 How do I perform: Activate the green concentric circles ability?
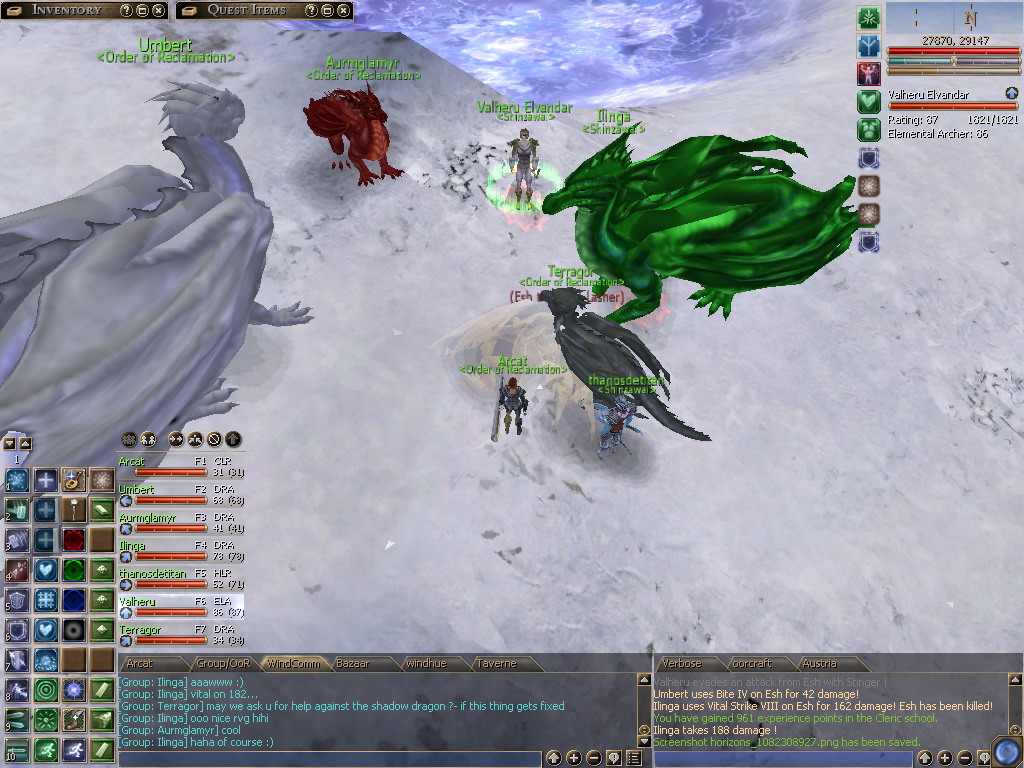46,690
